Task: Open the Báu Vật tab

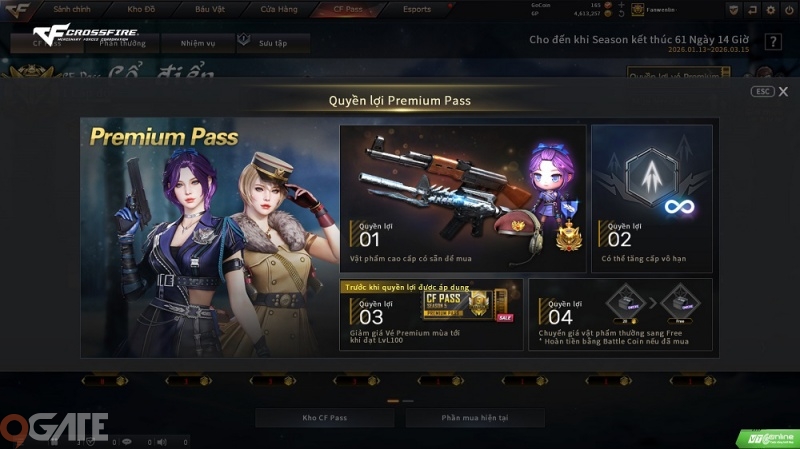Action: click(209, 10)
